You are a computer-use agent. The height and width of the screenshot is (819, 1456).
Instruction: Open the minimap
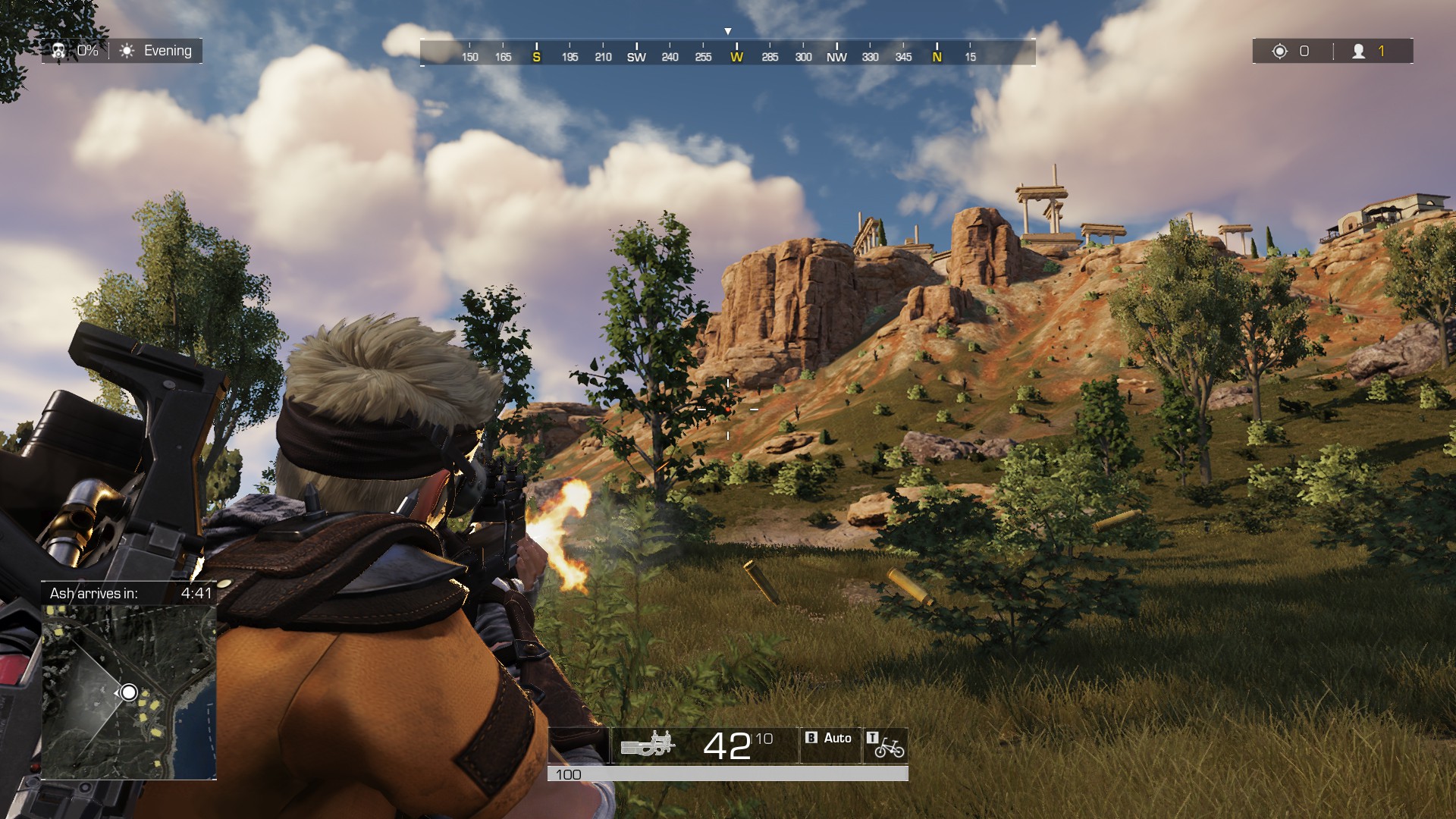129,692
